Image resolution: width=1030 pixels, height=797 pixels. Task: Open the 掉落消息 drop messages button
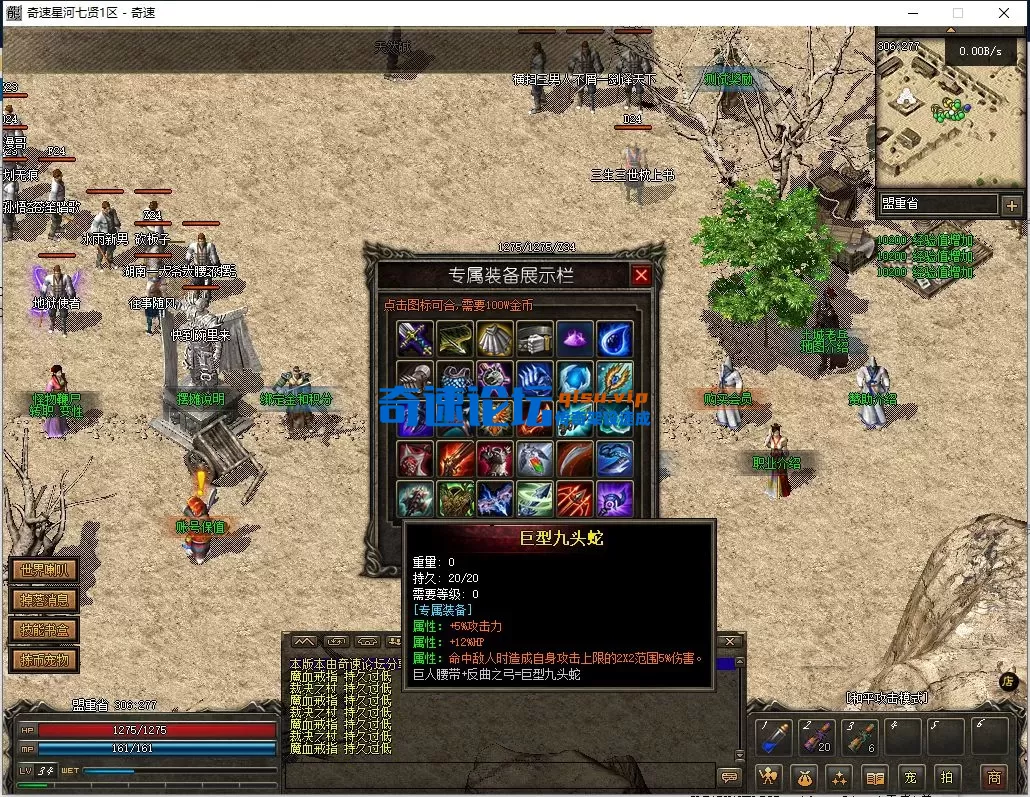pos(43,600)
